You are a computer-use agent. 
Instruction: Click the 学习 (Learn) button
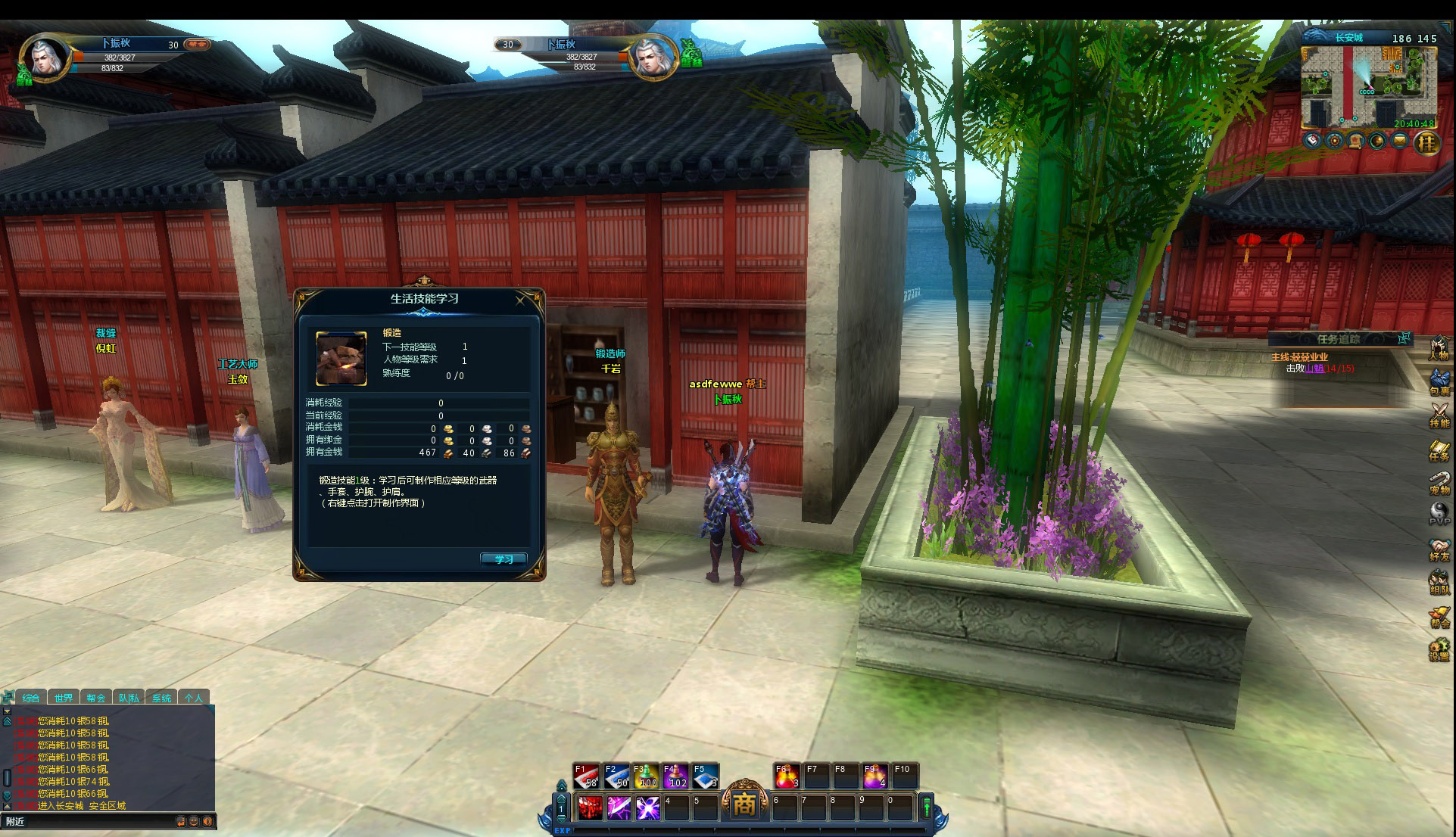[x=504, y=559]
